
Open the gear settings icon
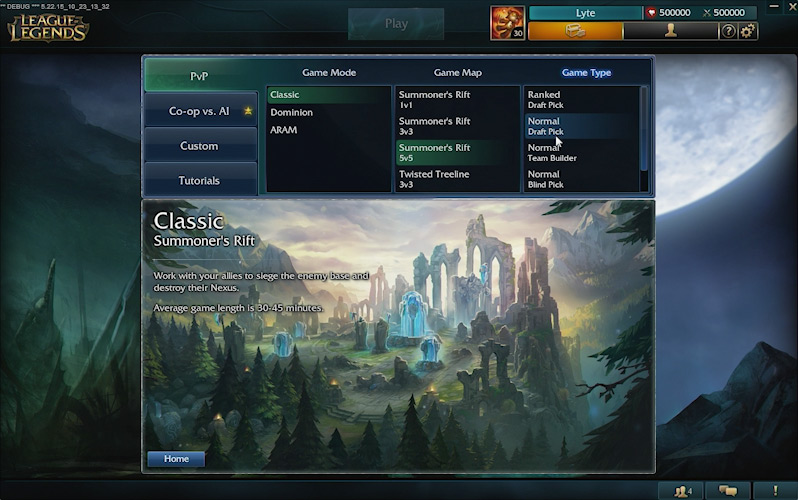(747, 31)
